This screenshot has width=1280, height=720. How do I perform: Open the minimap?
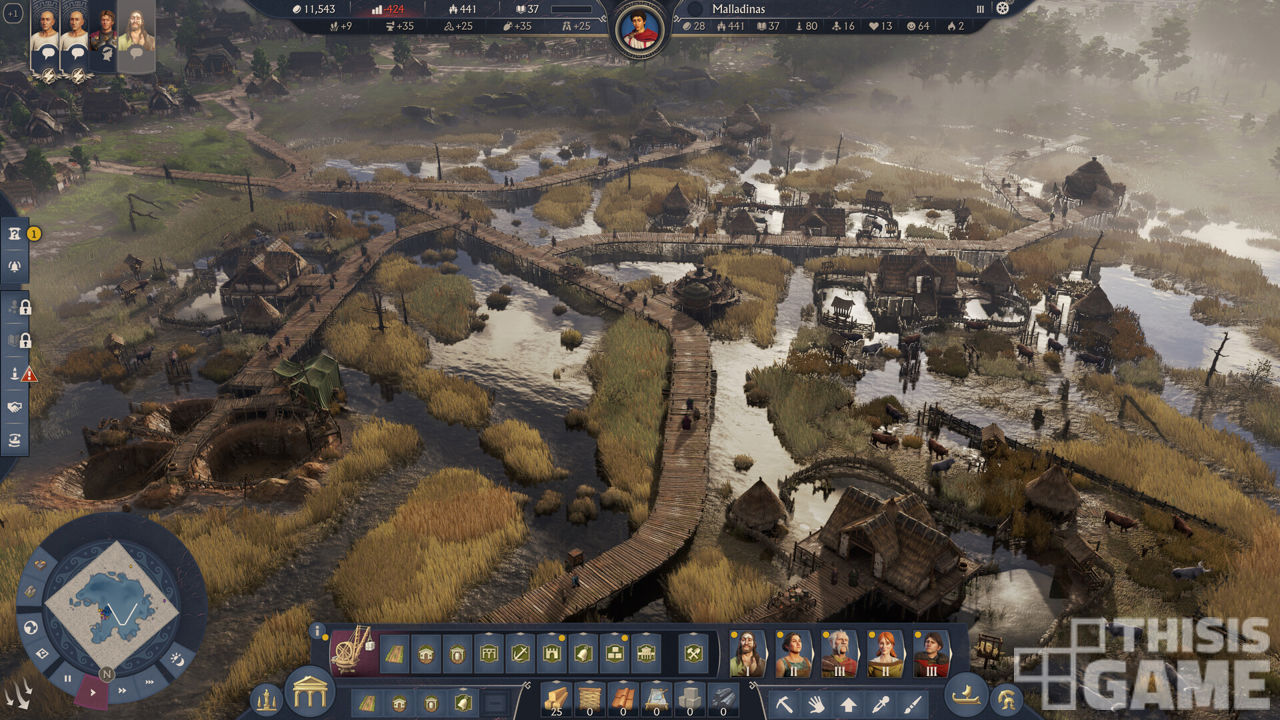(112, 604)
